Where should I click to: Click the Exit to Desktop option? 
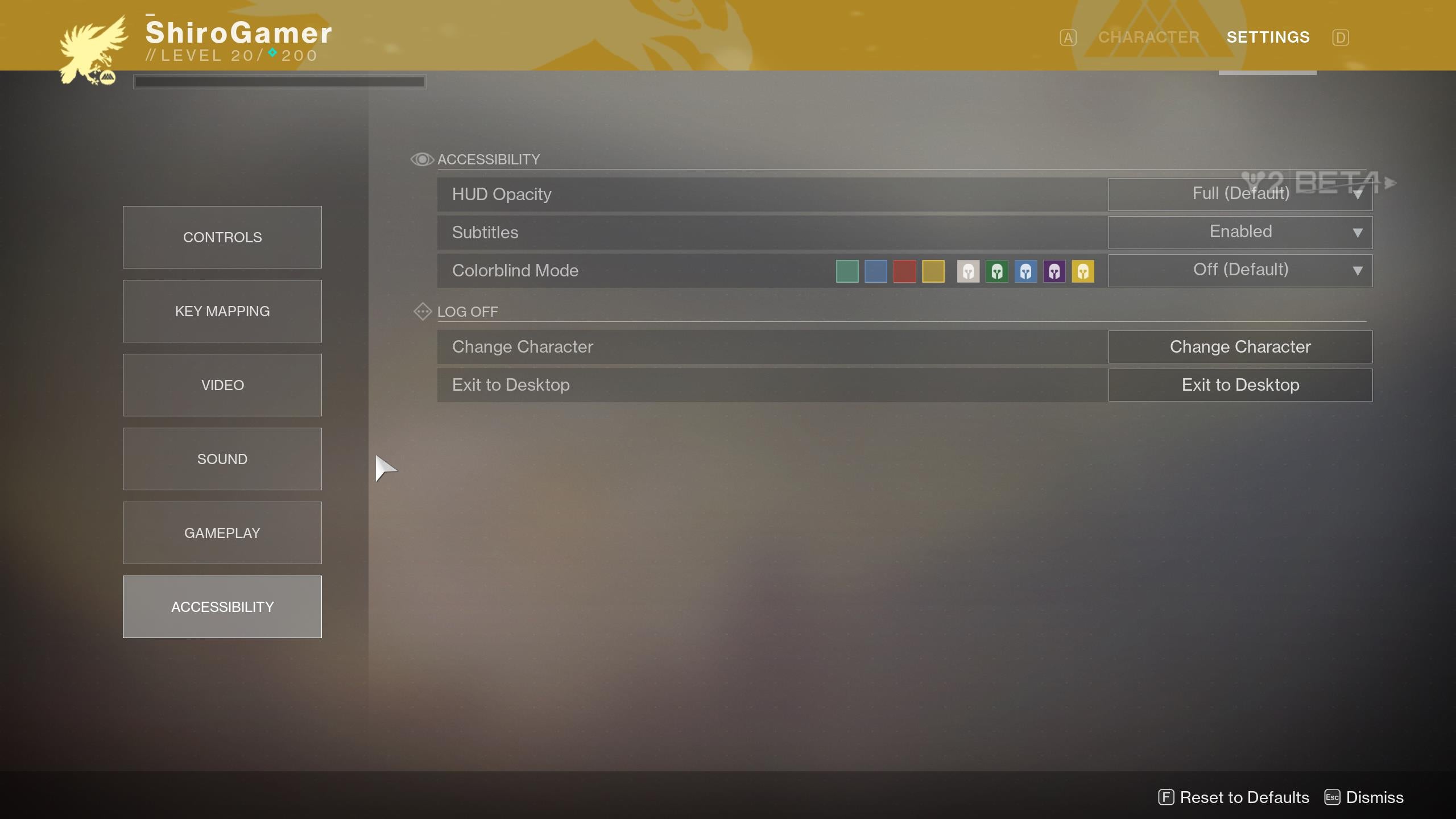pos(1240,384)
